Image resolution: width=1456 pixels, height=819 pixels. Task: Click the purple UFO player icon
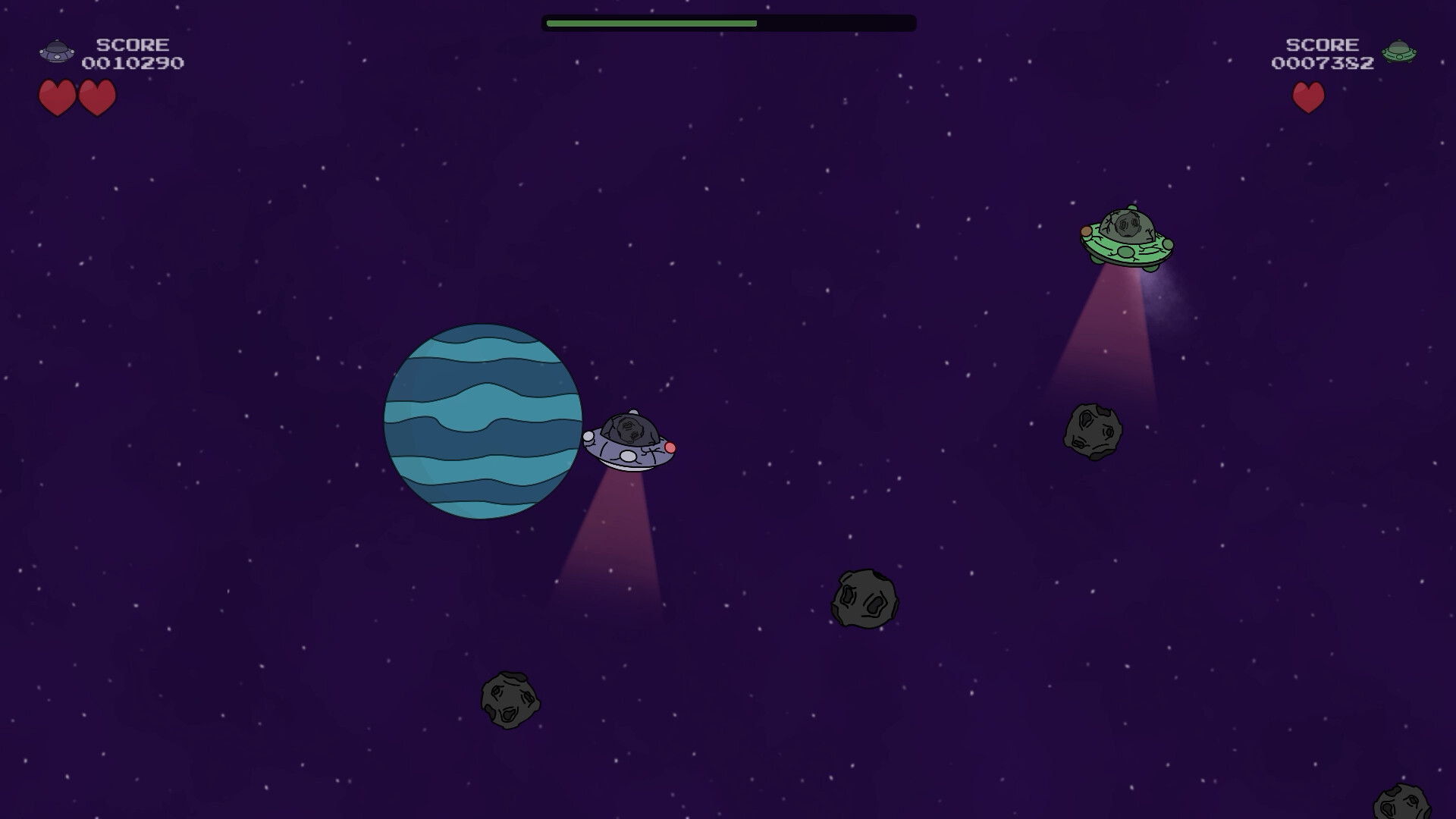coord(57,52)
